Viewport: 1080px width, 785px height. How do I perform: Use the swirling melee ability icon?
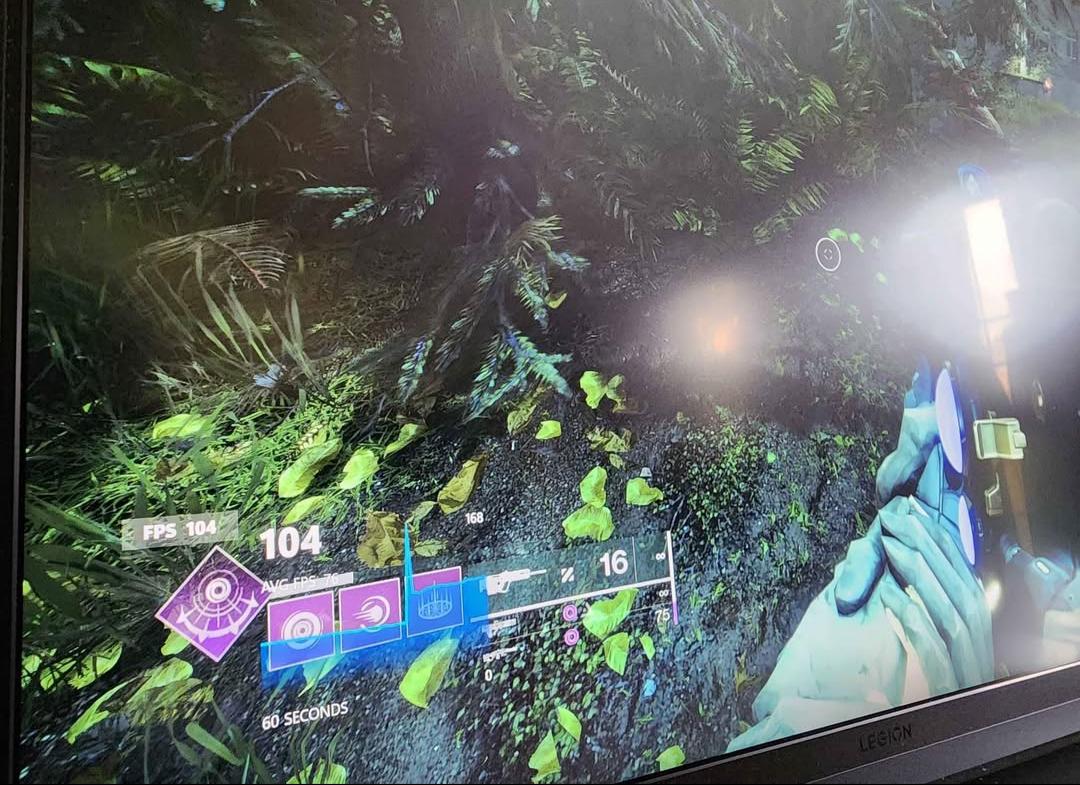[370, 612]
